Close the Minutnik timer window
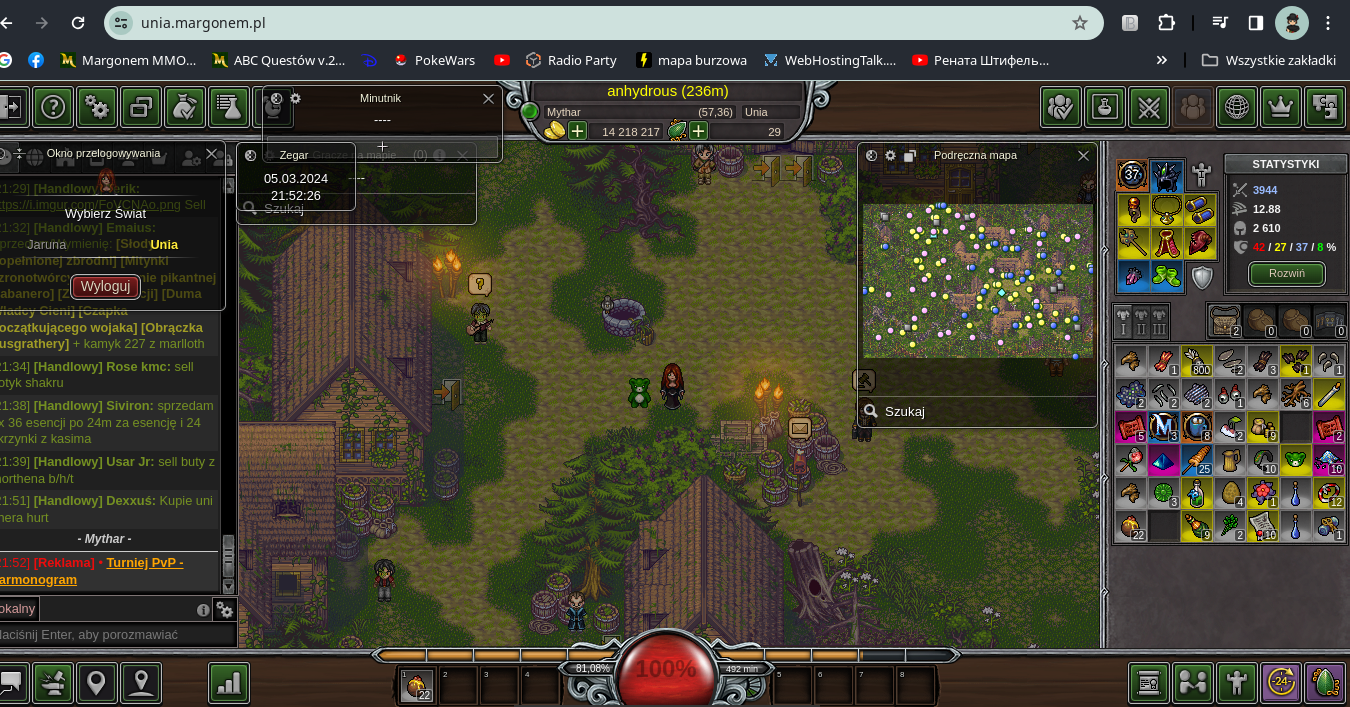The width and height of the screenshot is (1350, 707). click(488, 98)
